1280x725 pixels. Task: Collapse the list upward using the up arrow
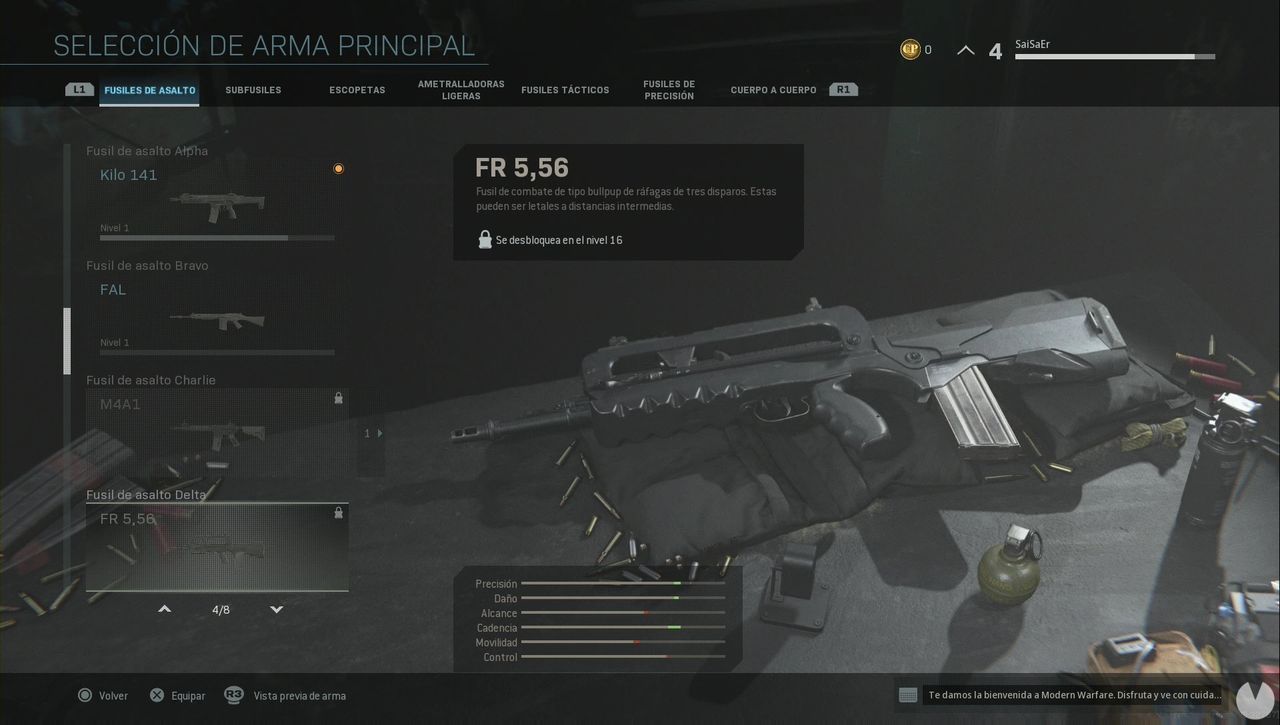(164, 608)
